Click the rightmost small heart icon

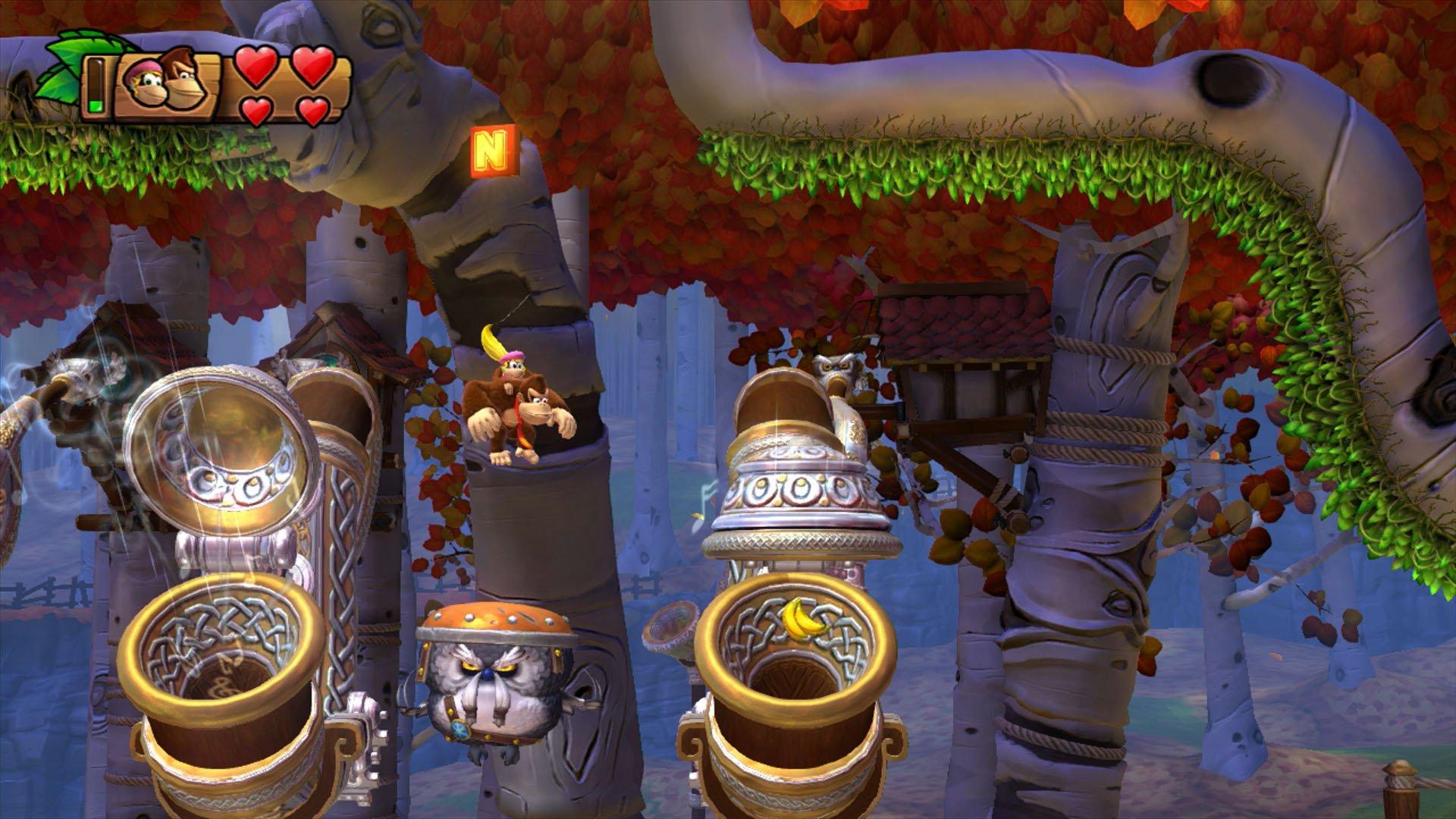click(x=315, y=112)
